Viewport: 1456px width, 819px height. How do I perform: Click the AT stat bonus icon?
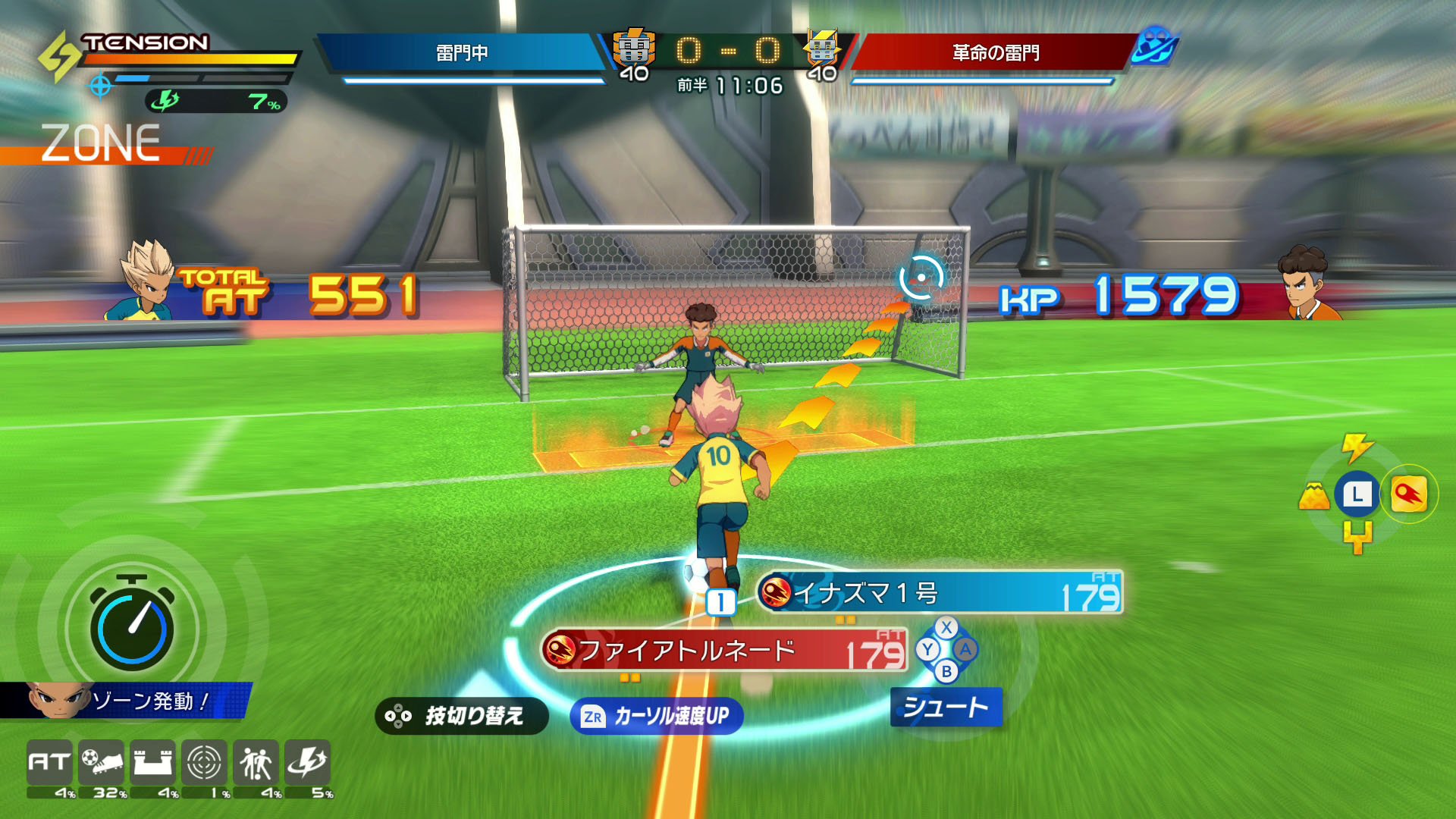point(50,762)
